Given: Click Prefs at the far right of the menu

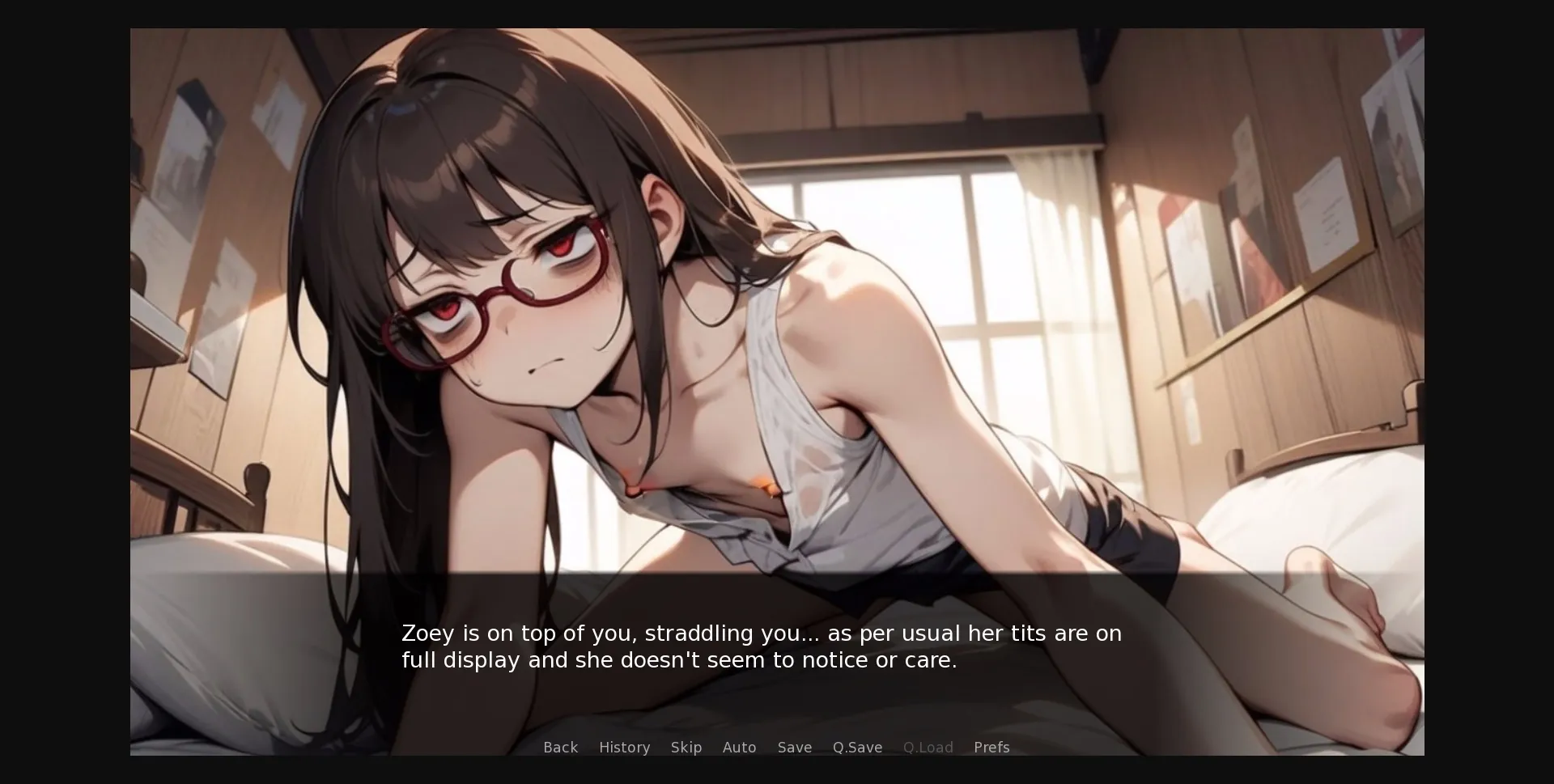Looking at the screenshot, I should tap(991, 748).
